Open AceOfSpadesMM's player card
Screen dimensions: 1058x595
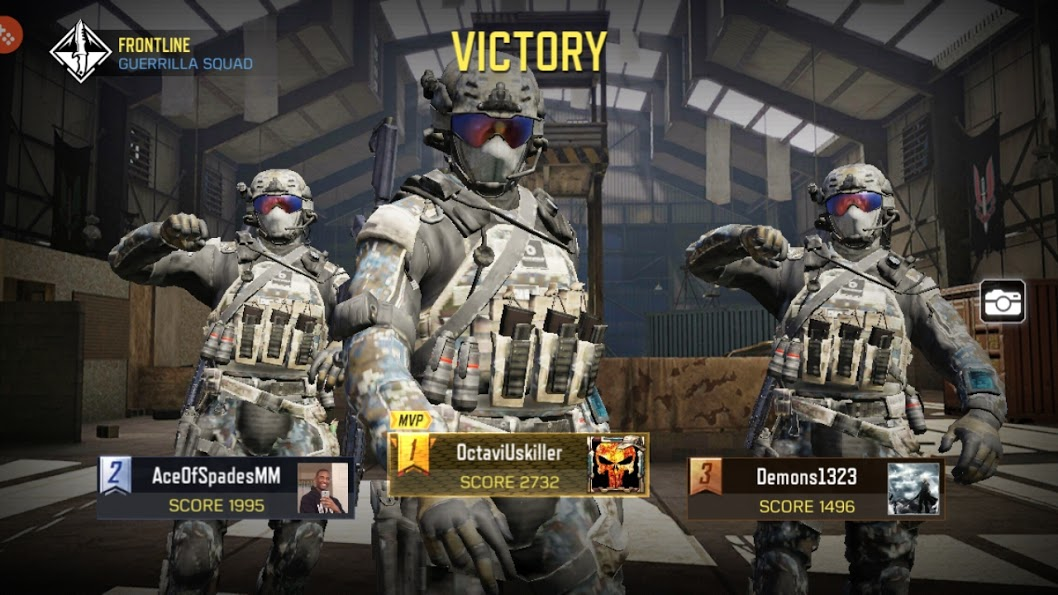(x=210, y=488)
